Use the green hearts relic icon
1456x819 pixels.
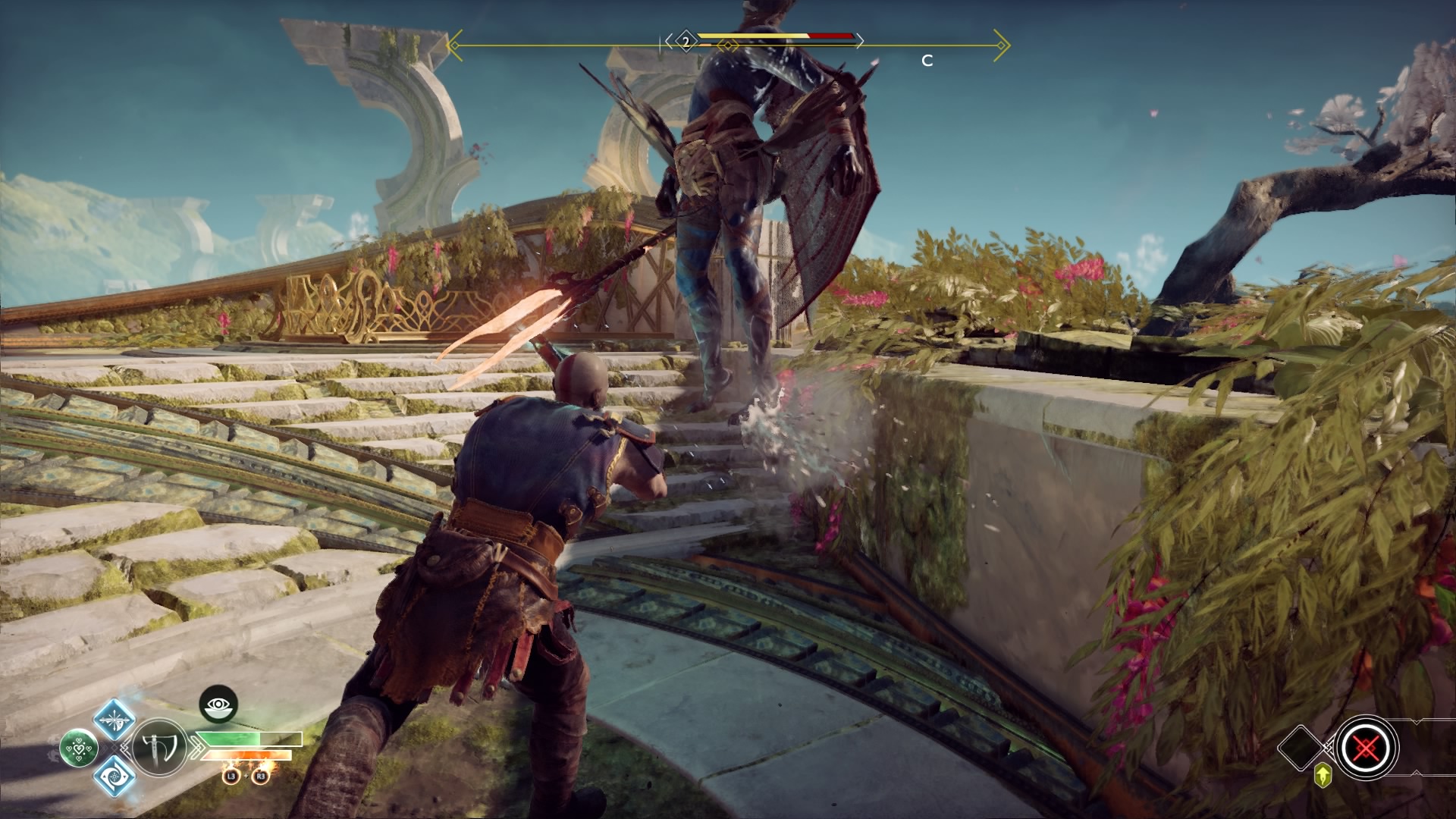click(x=78, y=748)
